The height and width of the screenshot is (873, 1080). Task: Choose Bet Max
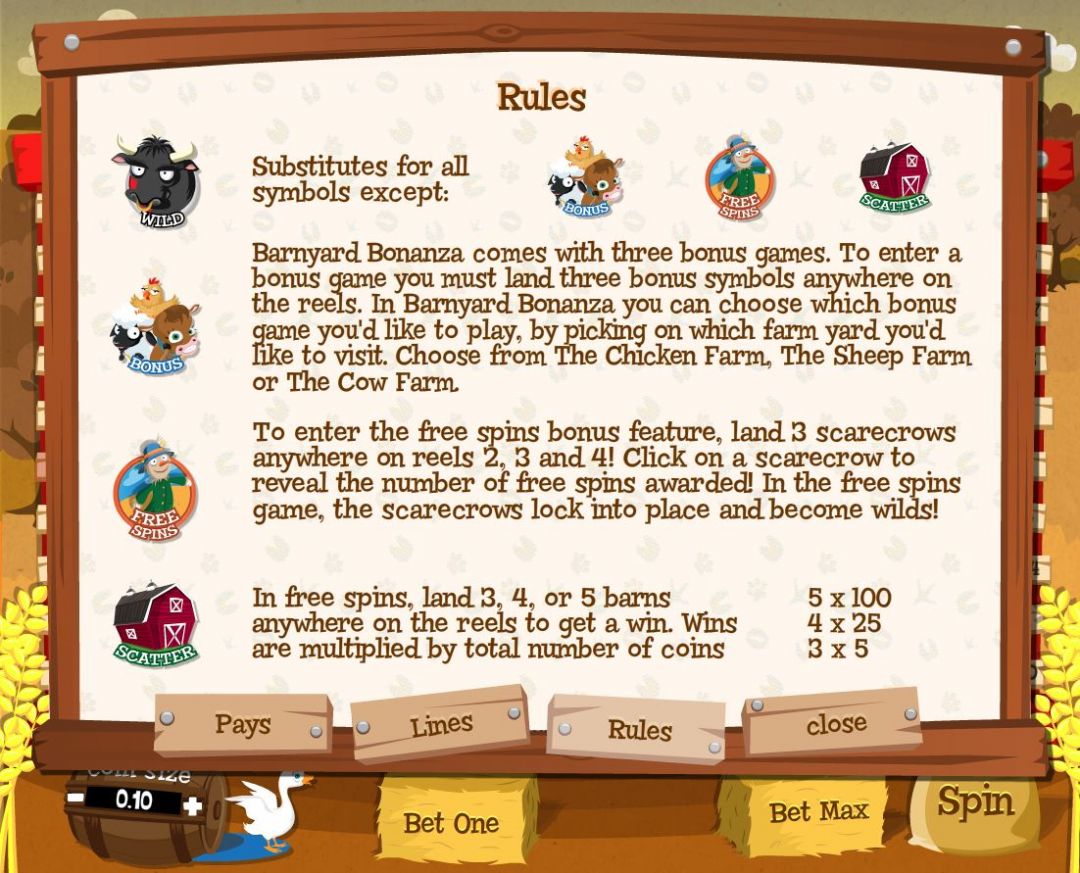818,811
